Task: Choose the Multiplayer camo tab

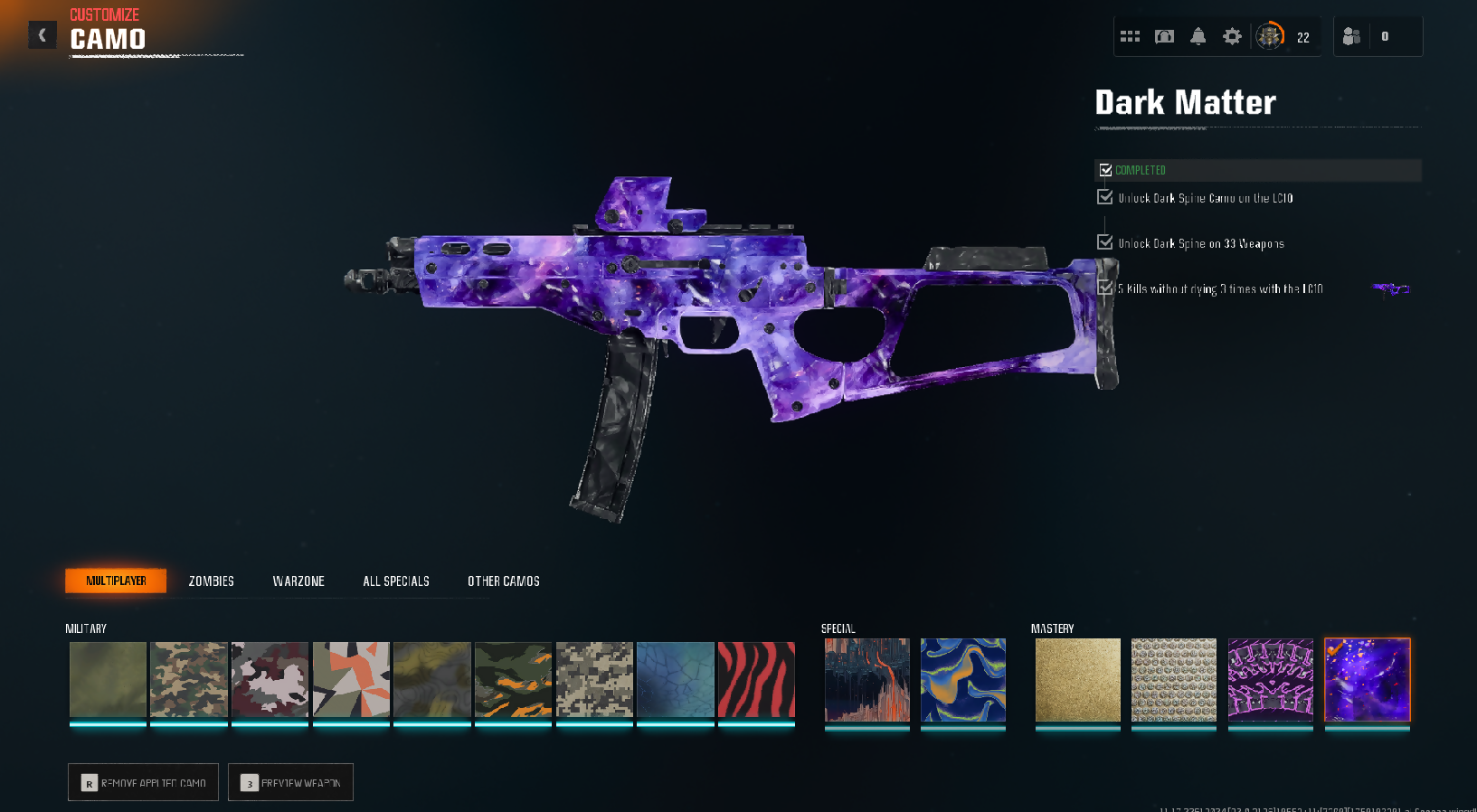Action: point(116,581)
